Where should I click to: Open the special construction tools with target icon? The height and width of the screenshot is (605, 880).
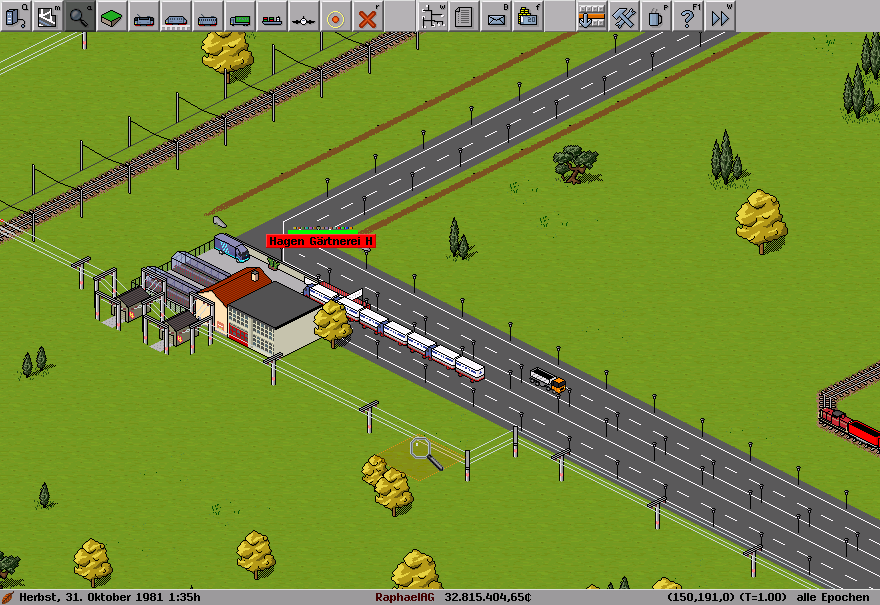(336, 16)
